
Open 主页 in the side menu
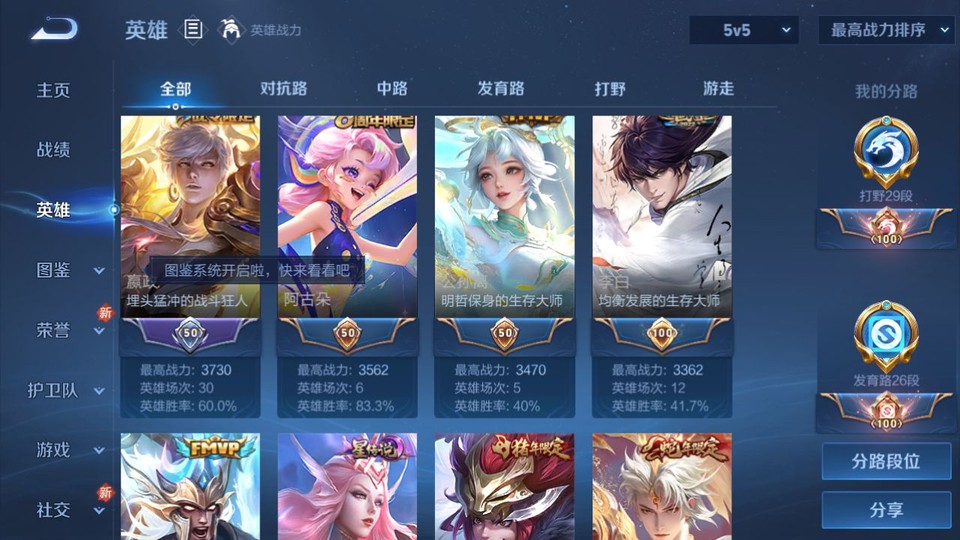(x=54, y=90)
